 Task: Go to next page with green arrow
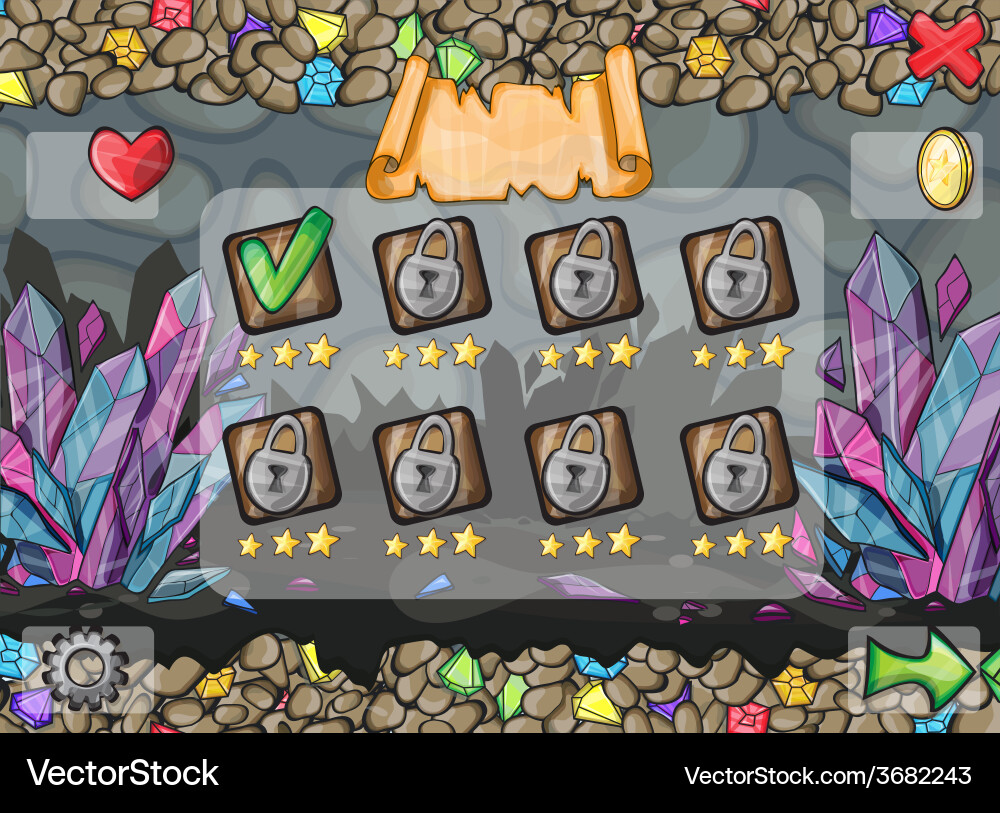(x=917, y=668)
